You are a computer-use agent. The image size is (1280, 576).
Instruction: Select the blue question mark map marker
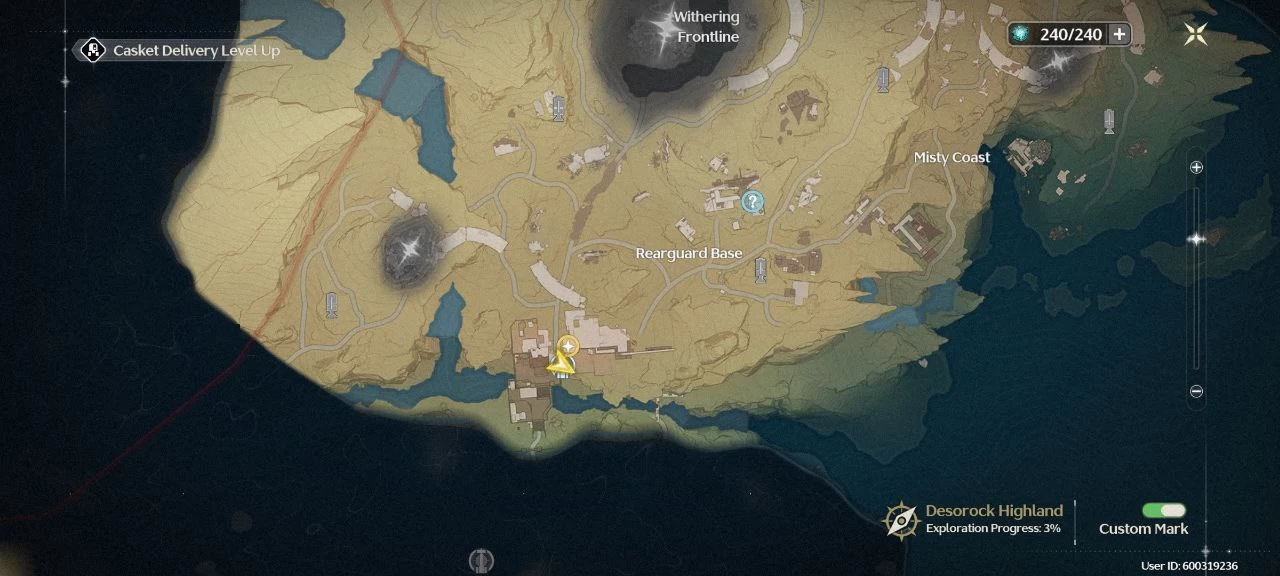pos(752,203)
